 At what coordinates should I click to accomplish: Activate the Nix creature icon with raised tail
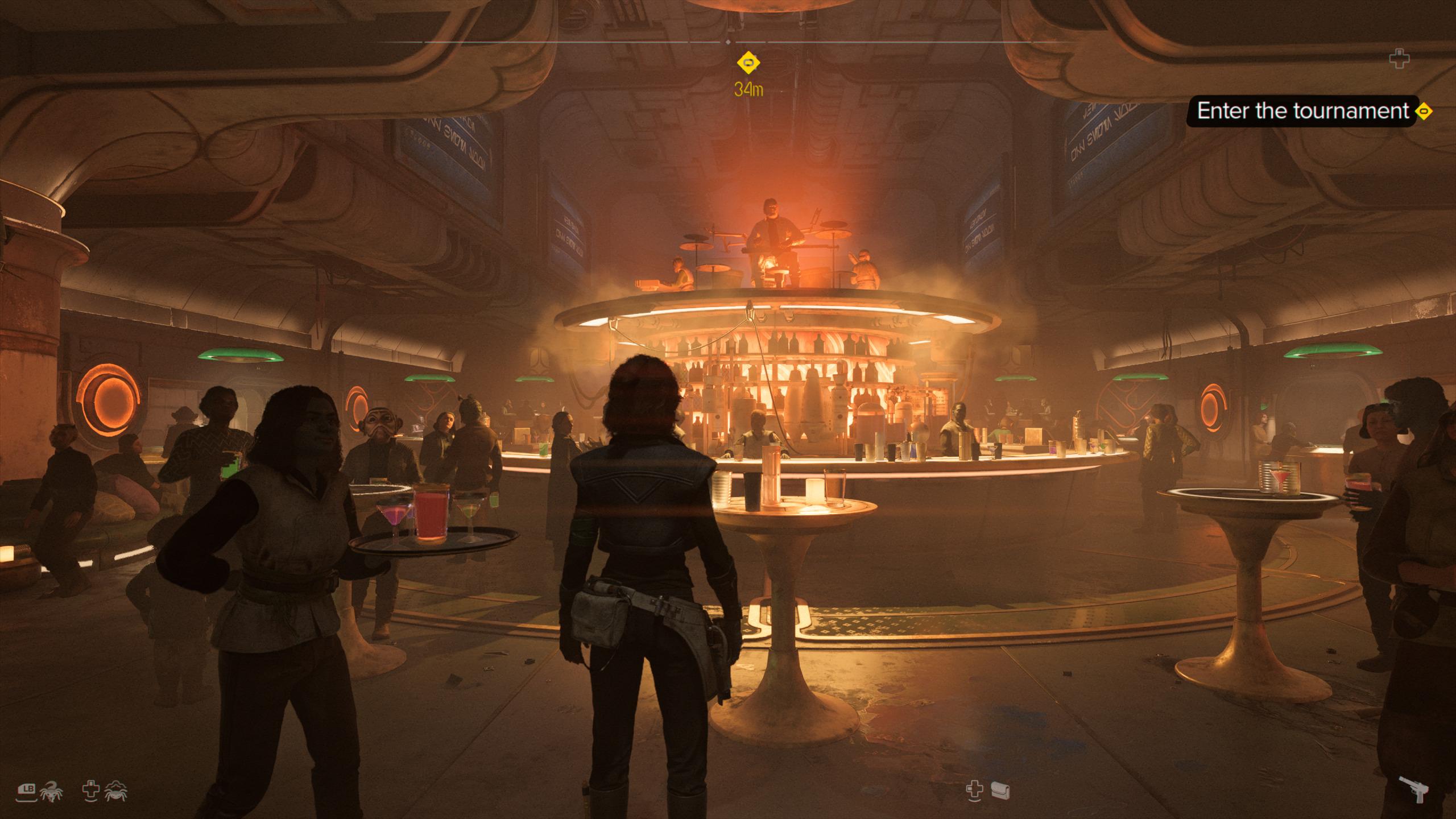click(53, 792)
